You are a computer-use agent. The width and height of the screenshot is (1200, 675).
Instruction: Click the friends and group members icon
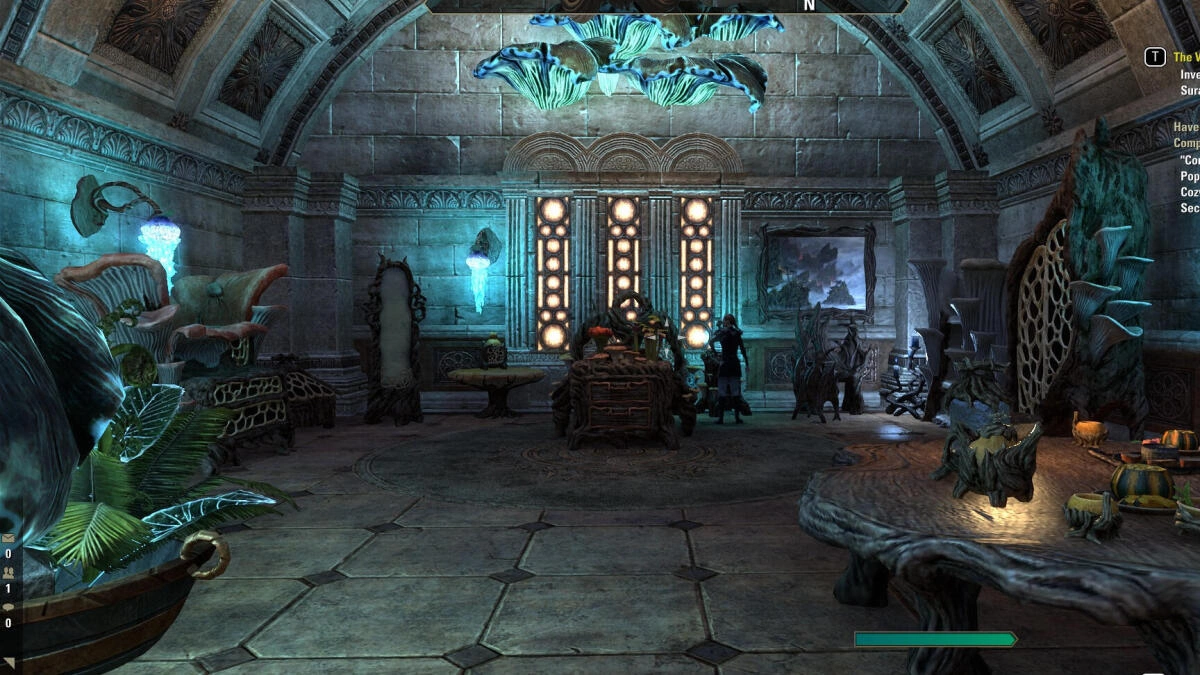[x=8, y=572]
